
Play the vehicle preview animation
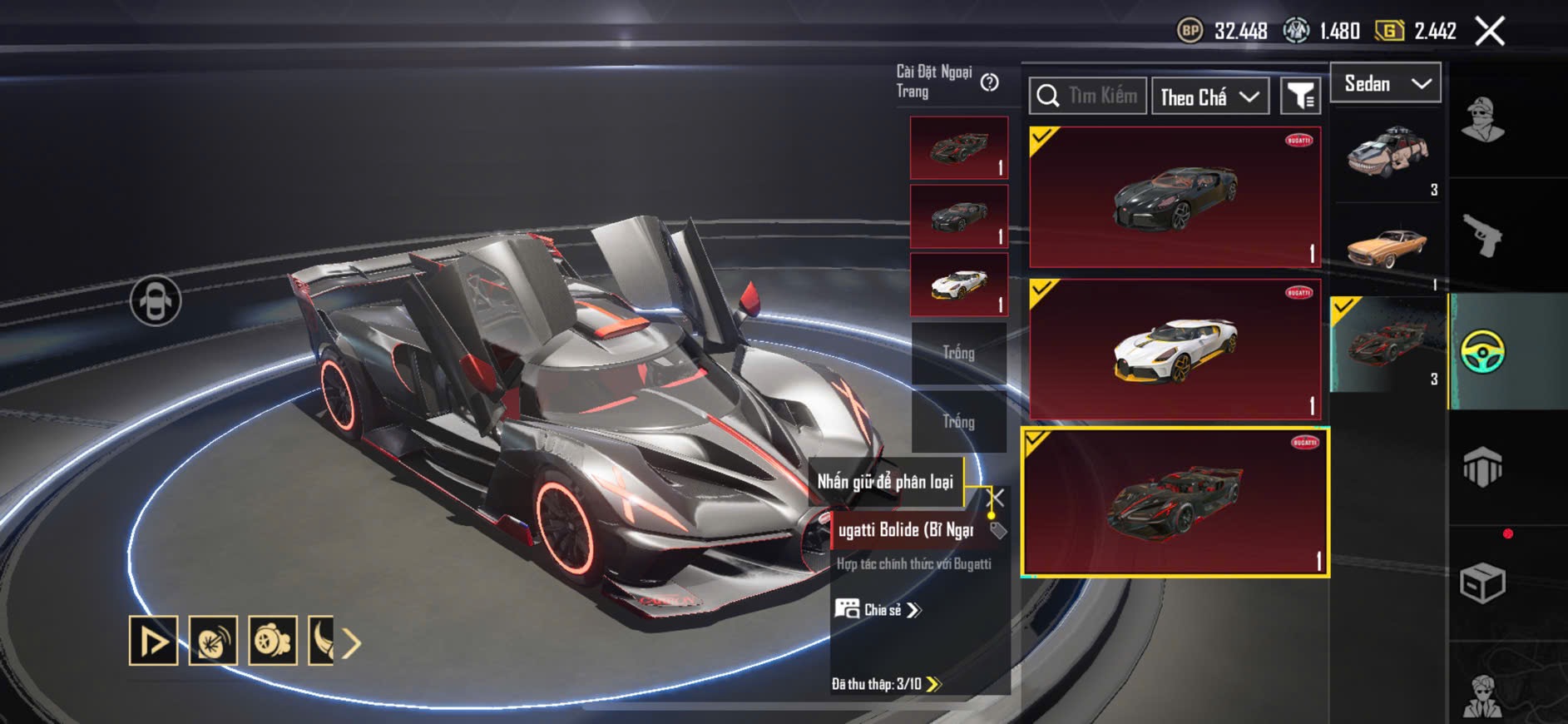click(153, 641)
